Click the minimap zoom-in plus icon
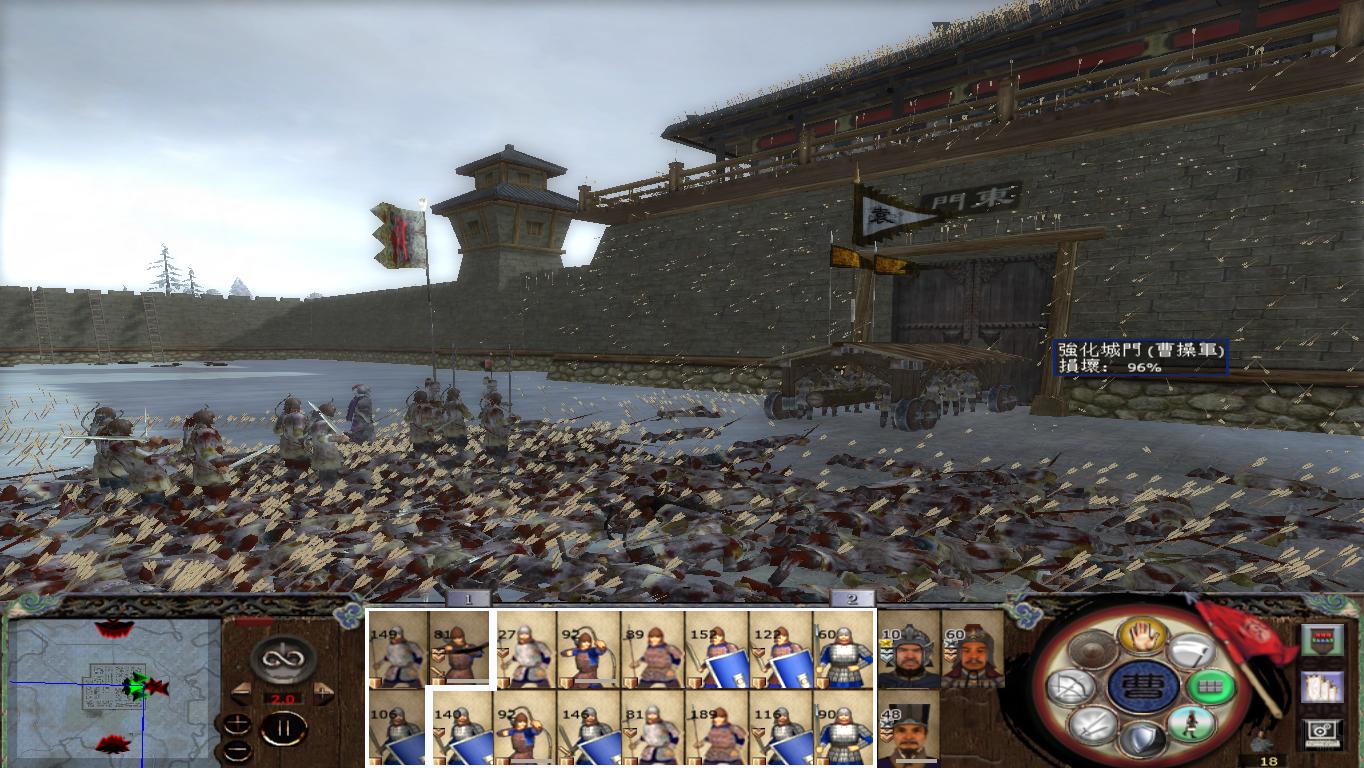Screen dimensions: 1364x768 (x=237, y=723)
